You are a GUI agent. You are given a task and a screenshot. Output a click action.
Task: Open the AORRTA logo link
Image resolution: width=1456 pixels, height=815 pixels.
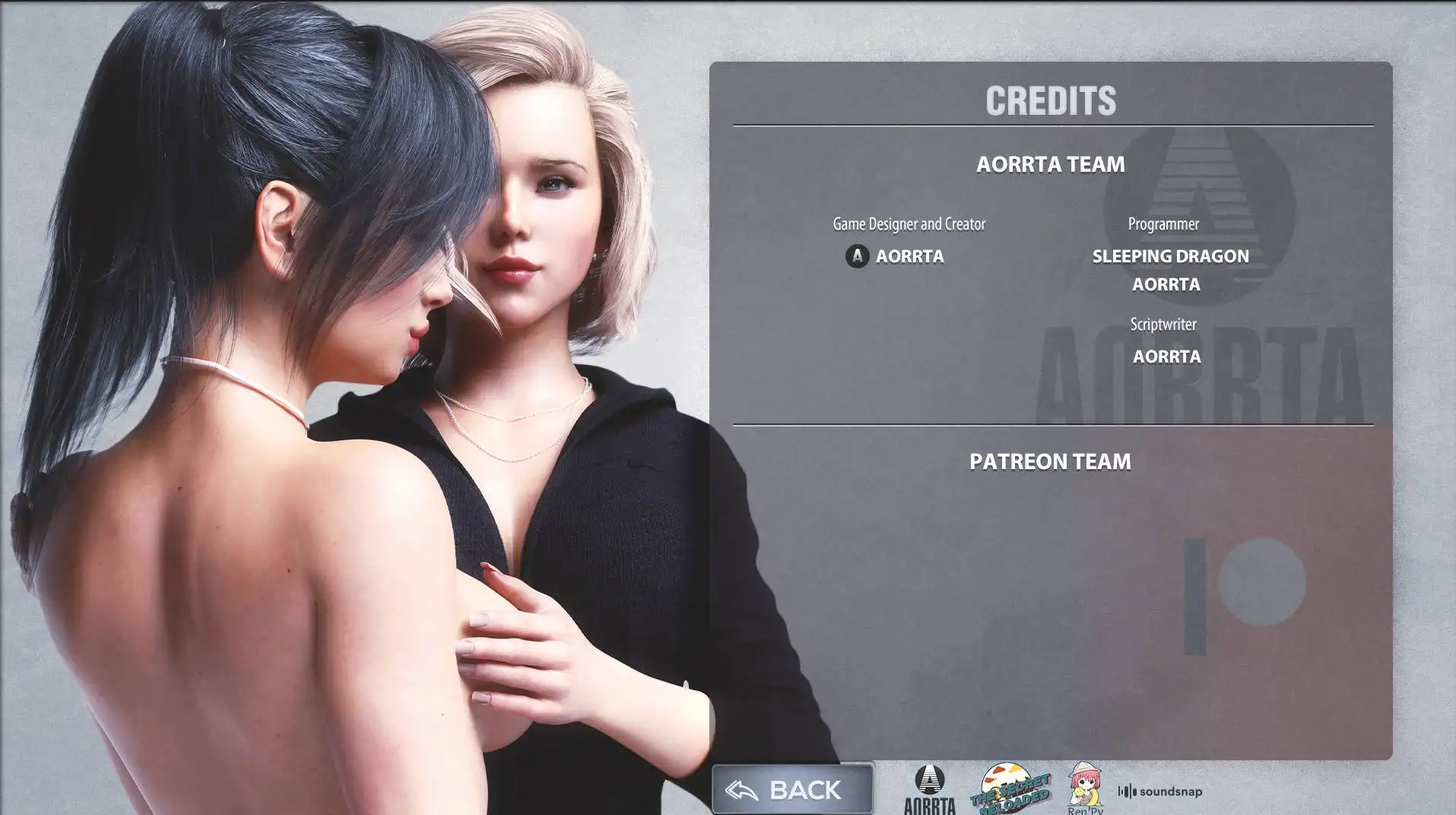click(x=929, y=791)
